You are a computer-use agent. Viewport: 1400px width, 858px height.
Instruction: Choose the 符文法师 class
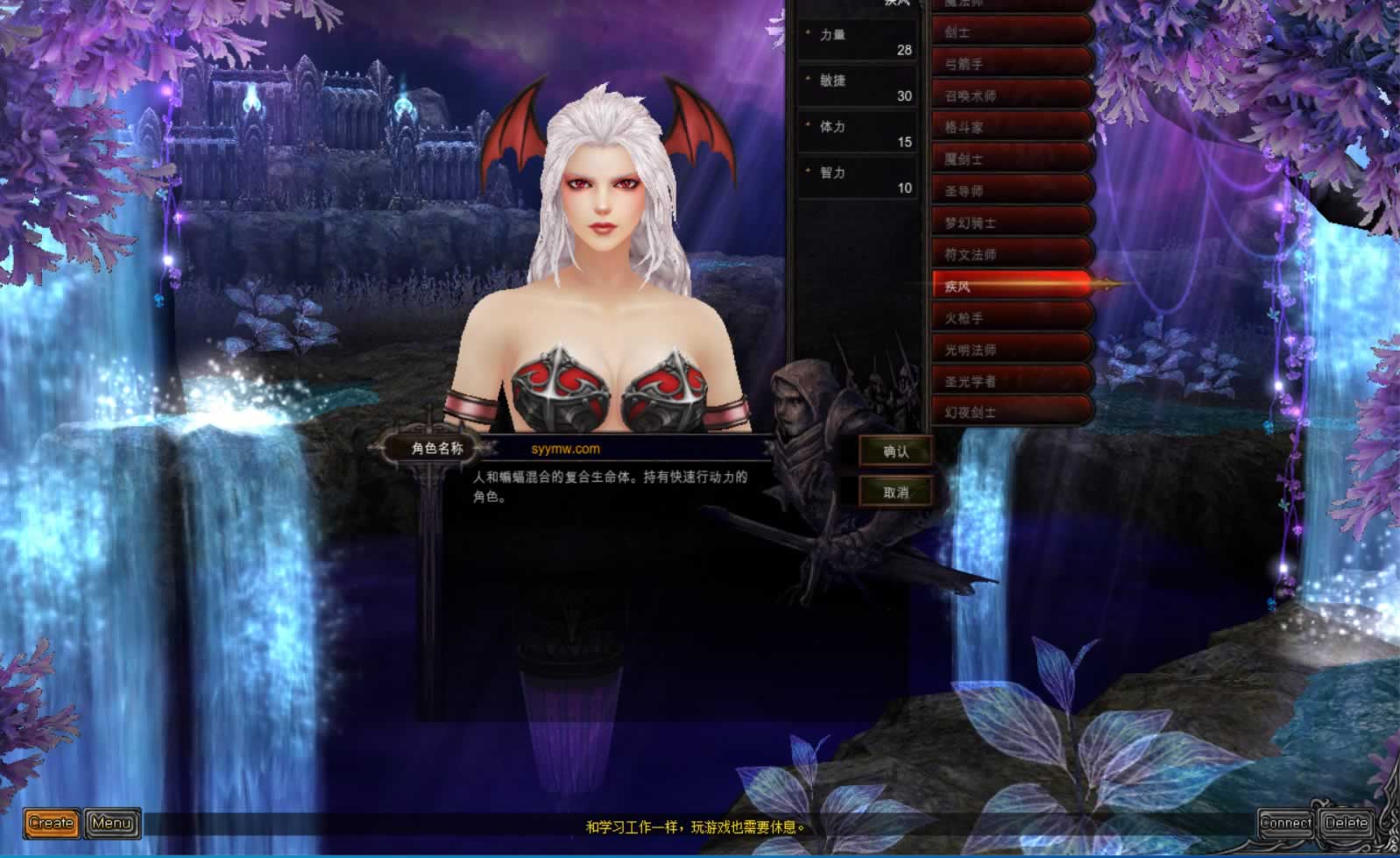point(1012,254)
